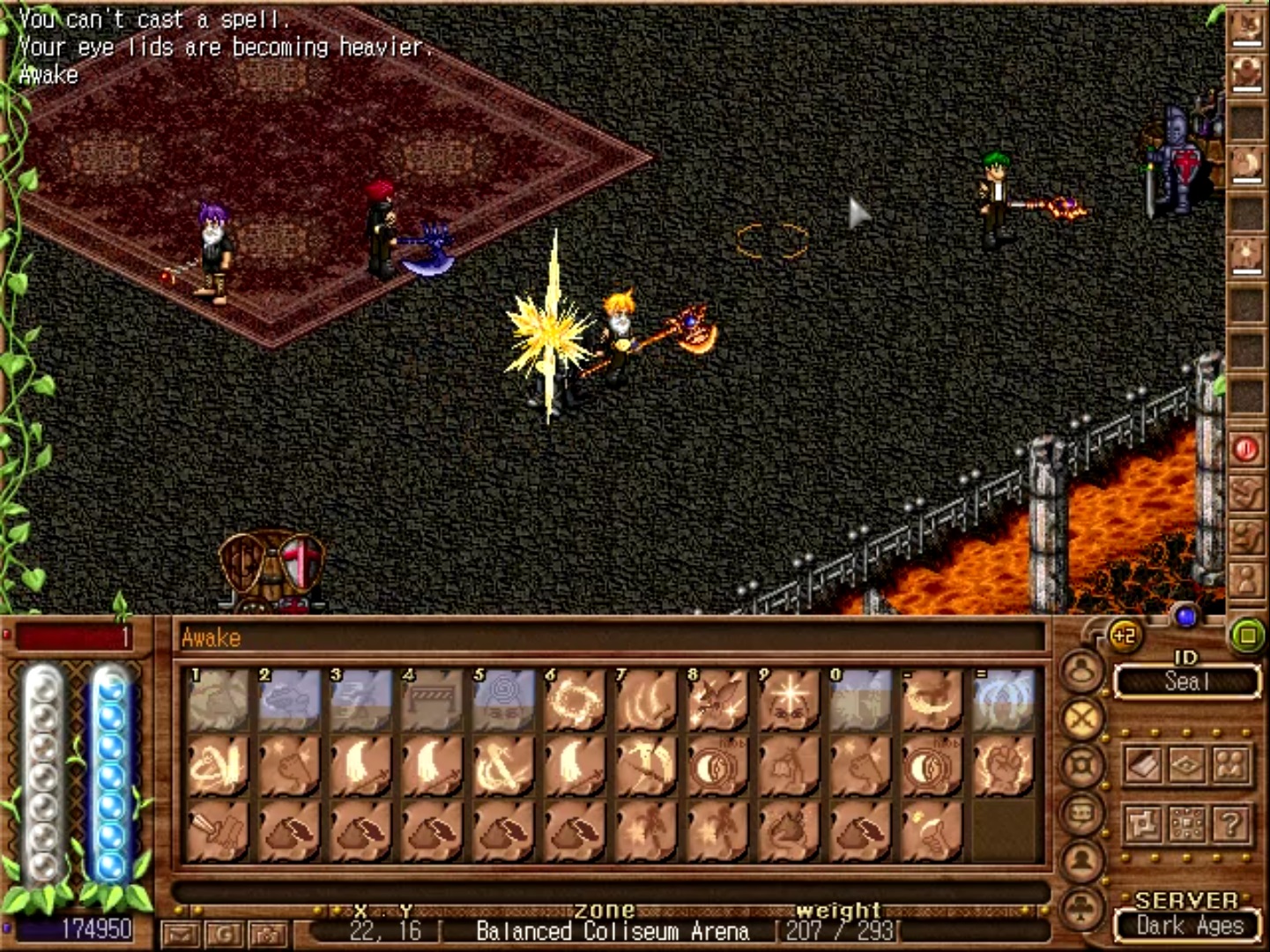1270x952 pixels.
Task: Open the mail envelope button
Action: tap(180, 933)
